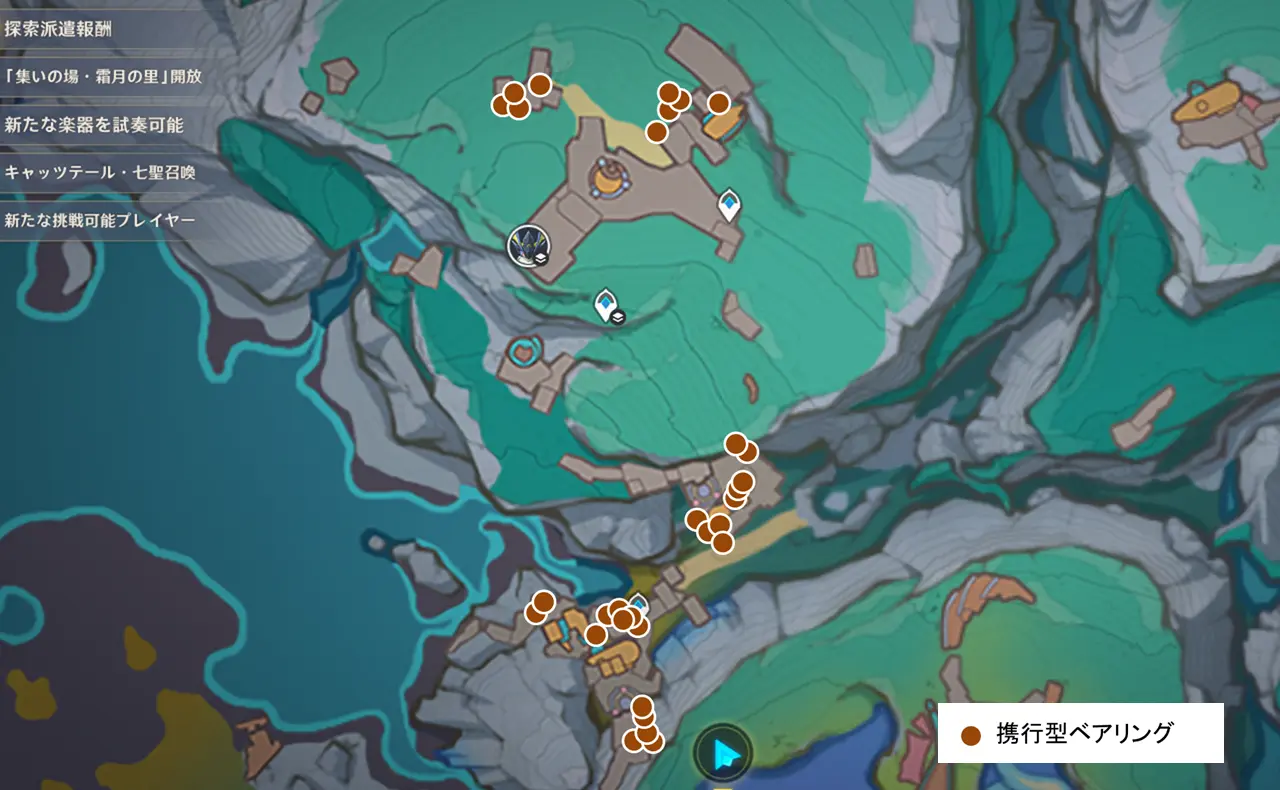
Task: Select the 新たな挑戦可能プレイヤー entry
Action: coord(99,220)
